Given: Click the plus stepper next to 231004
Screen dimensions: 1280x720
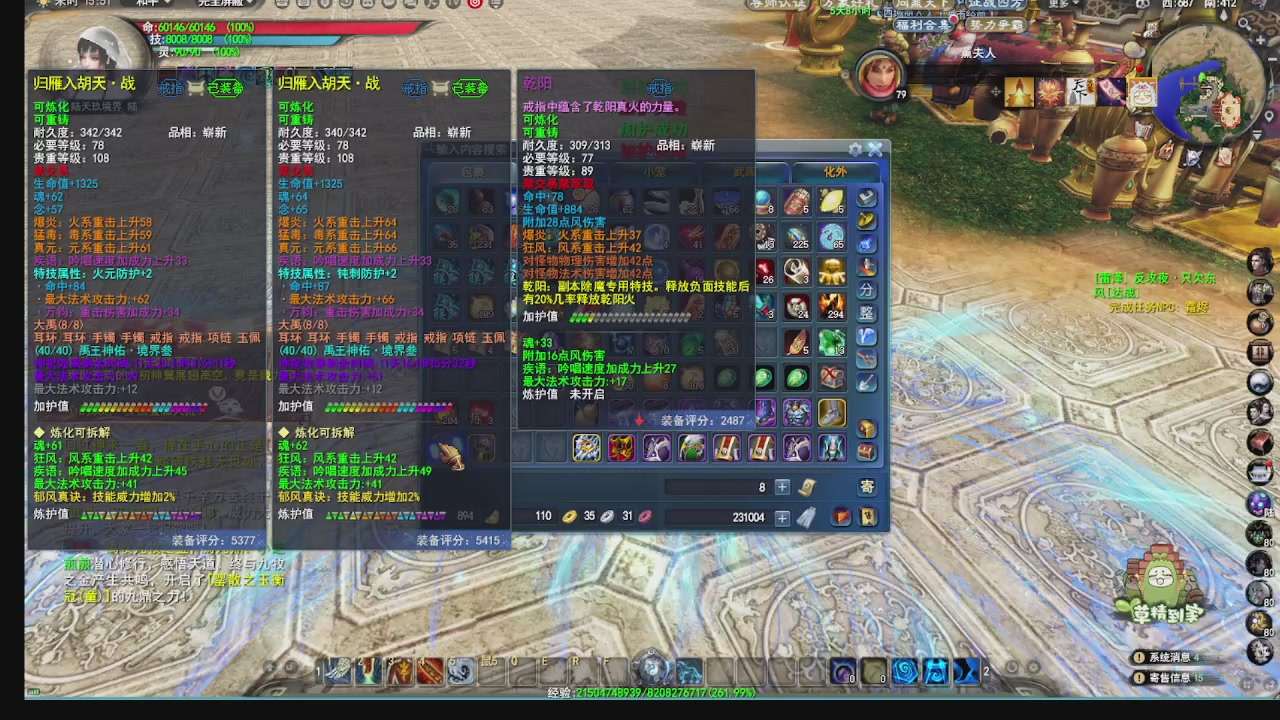Looking at the screenshot, I should coord(782,516).
